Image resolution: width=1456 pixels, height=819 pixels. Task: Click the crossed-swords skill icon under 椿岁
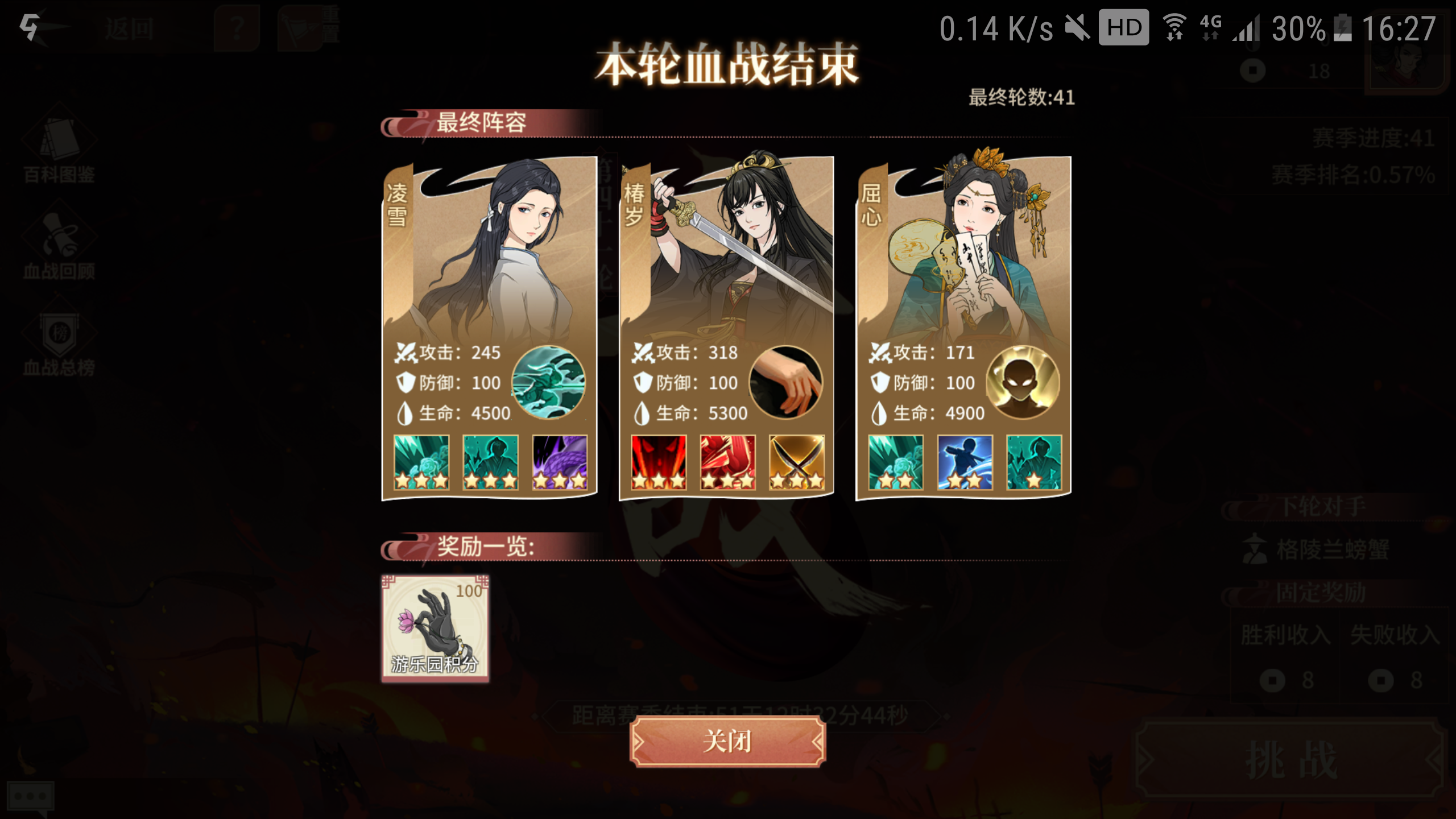pos(796,464)
